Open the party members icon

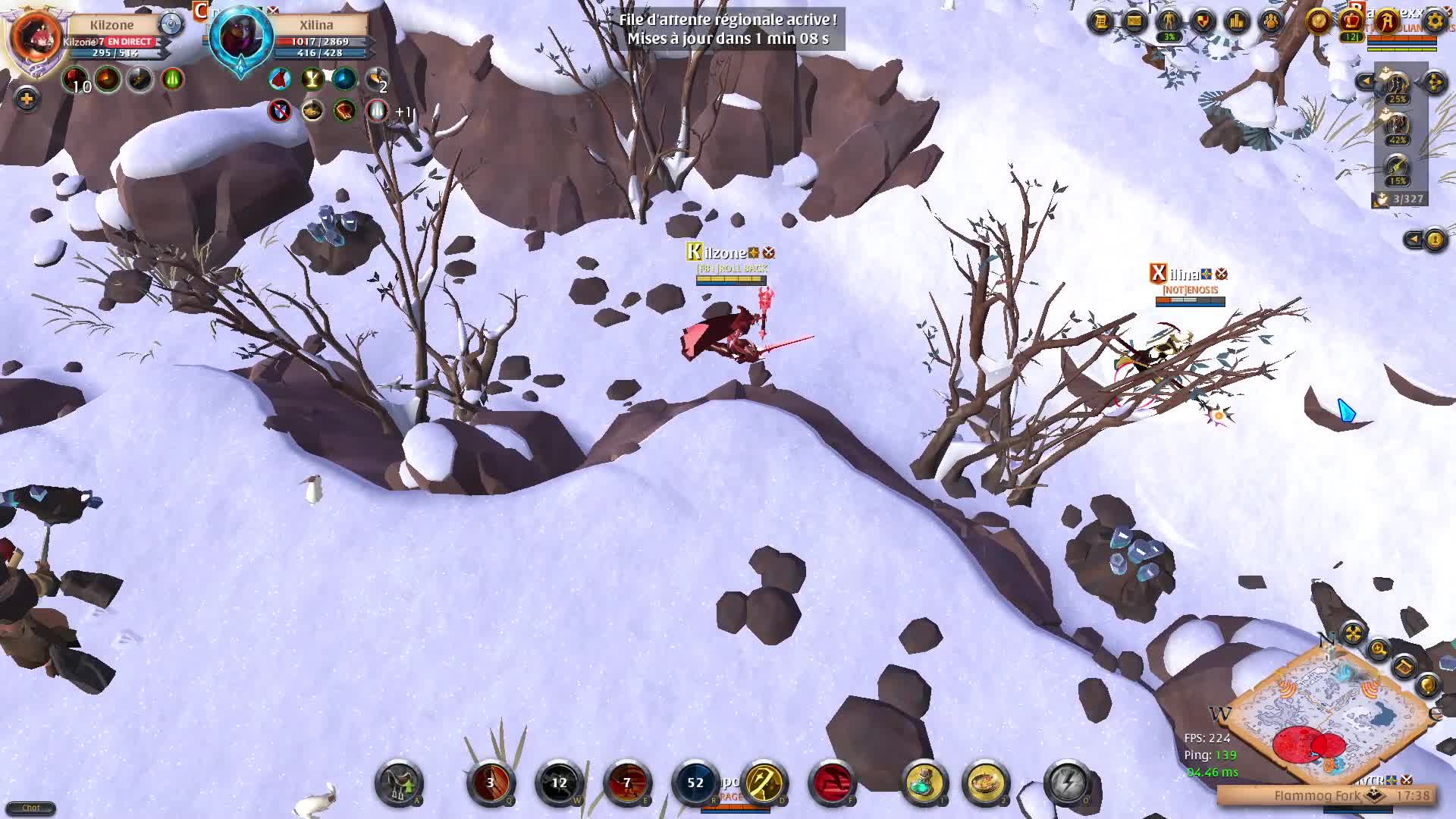1271,21
